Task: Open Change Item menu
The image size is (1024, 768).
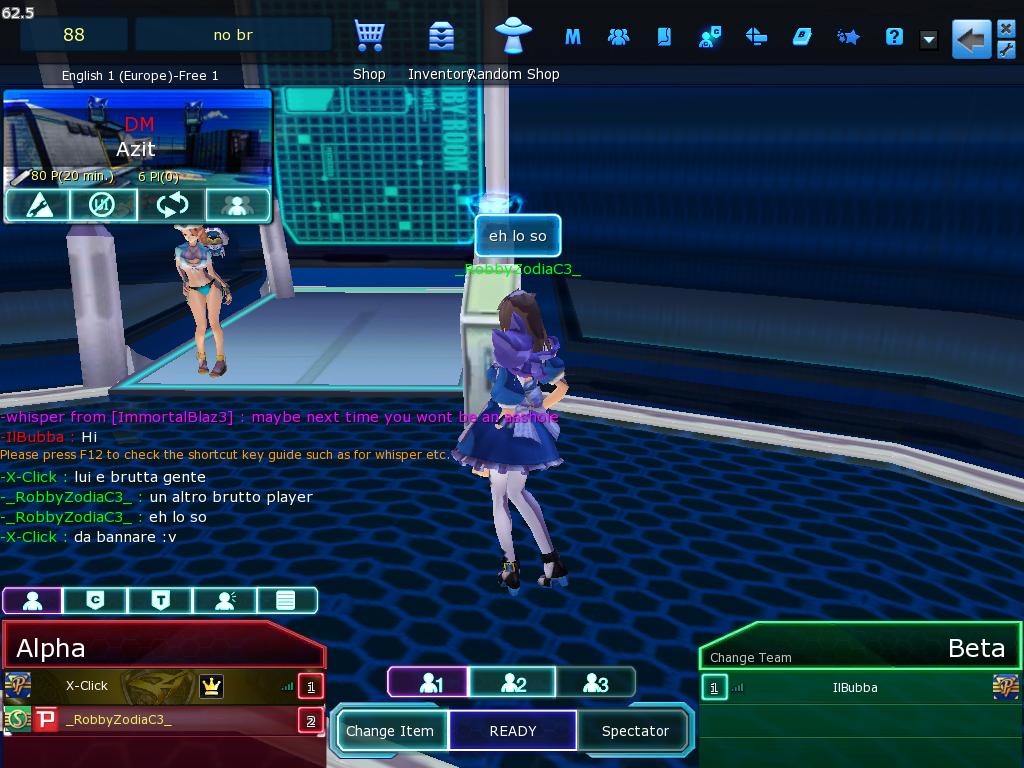Action: (390, 731)
